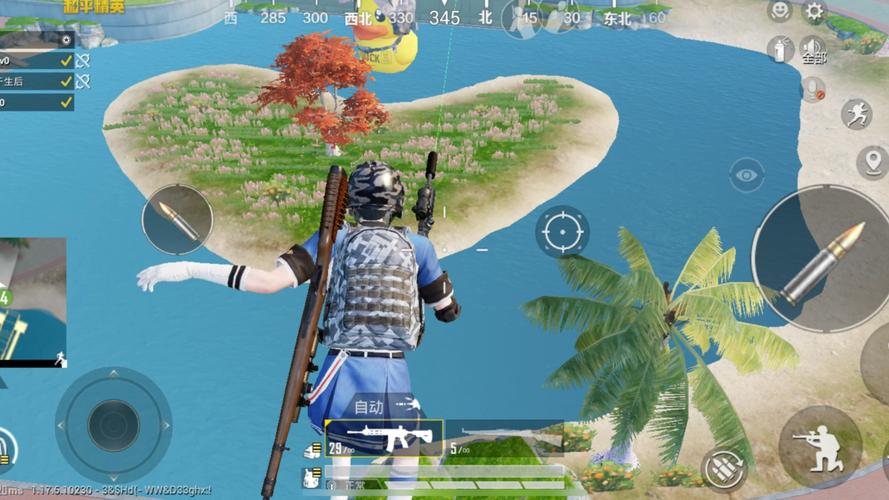This screenshot has height=500, width=889.
Task: Switch to the secondary rifle slot
Action: coord(500,437)
